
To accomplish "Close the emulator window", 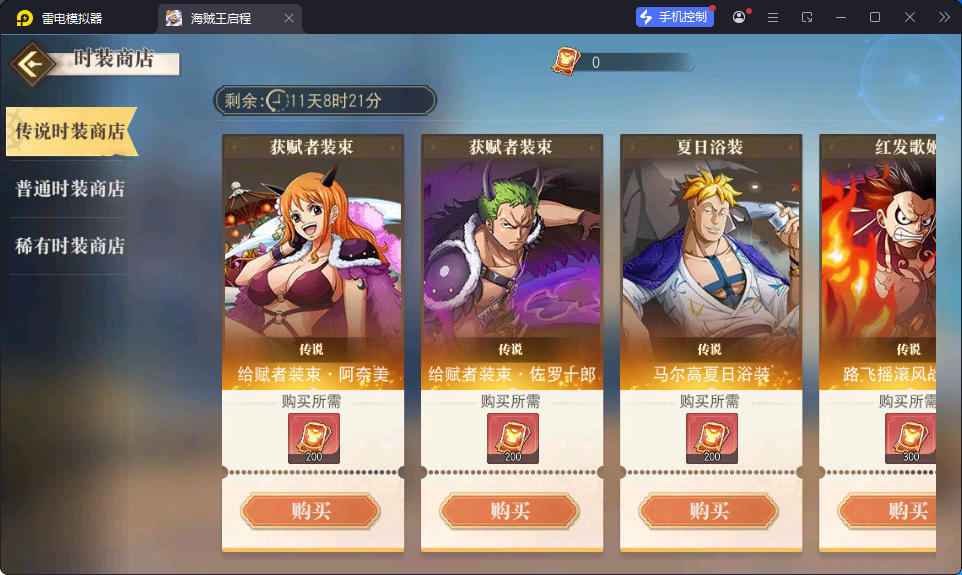I will click(x=910, y=17).
